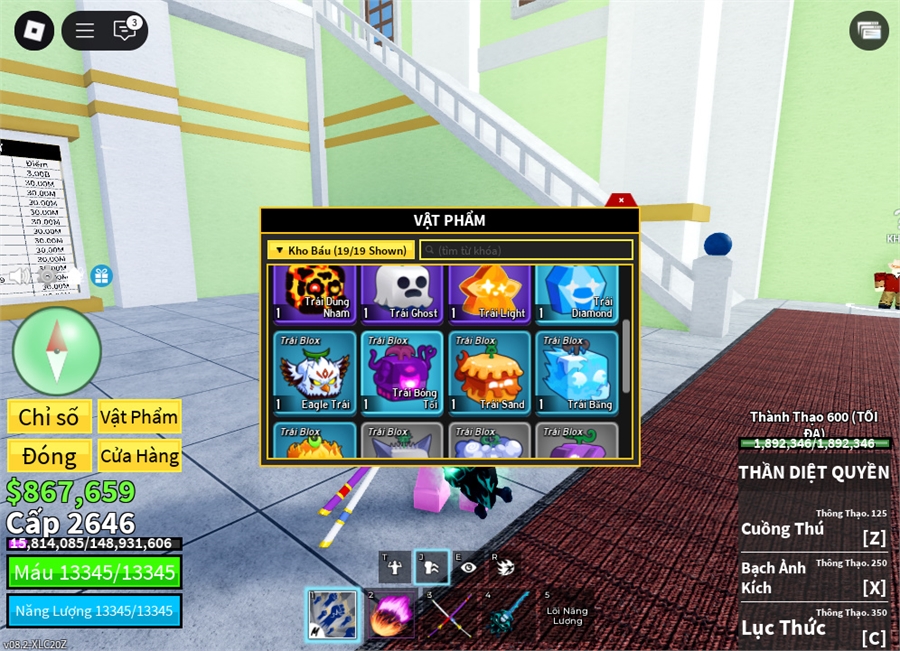Select the Trái Sand fruit slot
The height and width of the screenshot is (651, 900).
(x=489, y=372)
